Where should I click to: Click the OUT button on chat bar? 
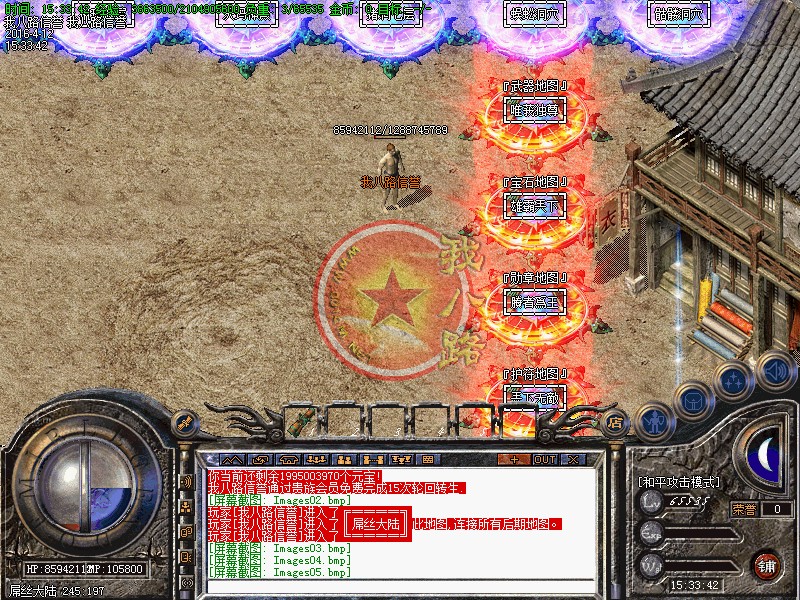point(545,459)
